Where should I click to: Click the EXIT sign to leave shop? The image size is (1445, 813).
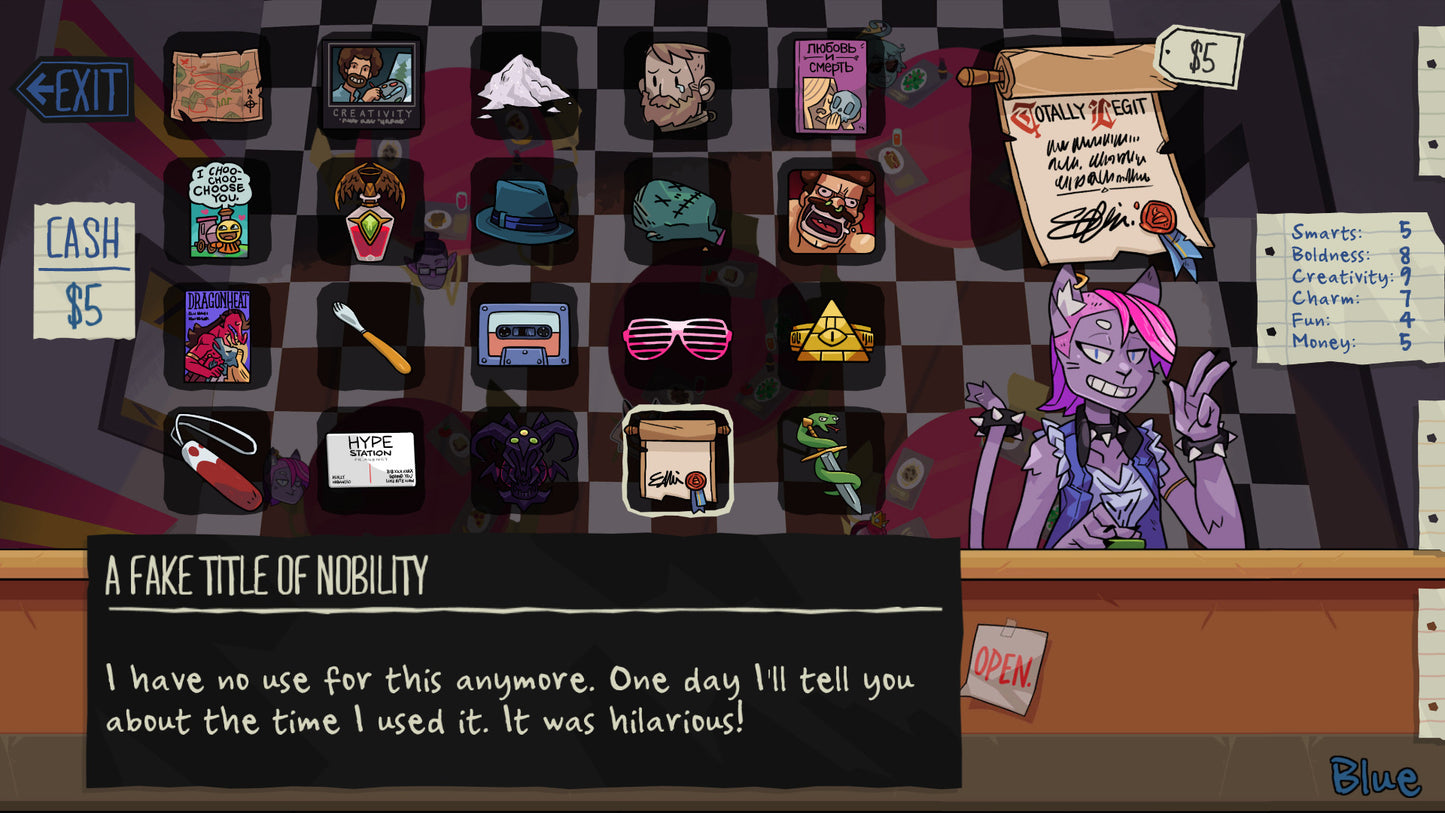77,85
